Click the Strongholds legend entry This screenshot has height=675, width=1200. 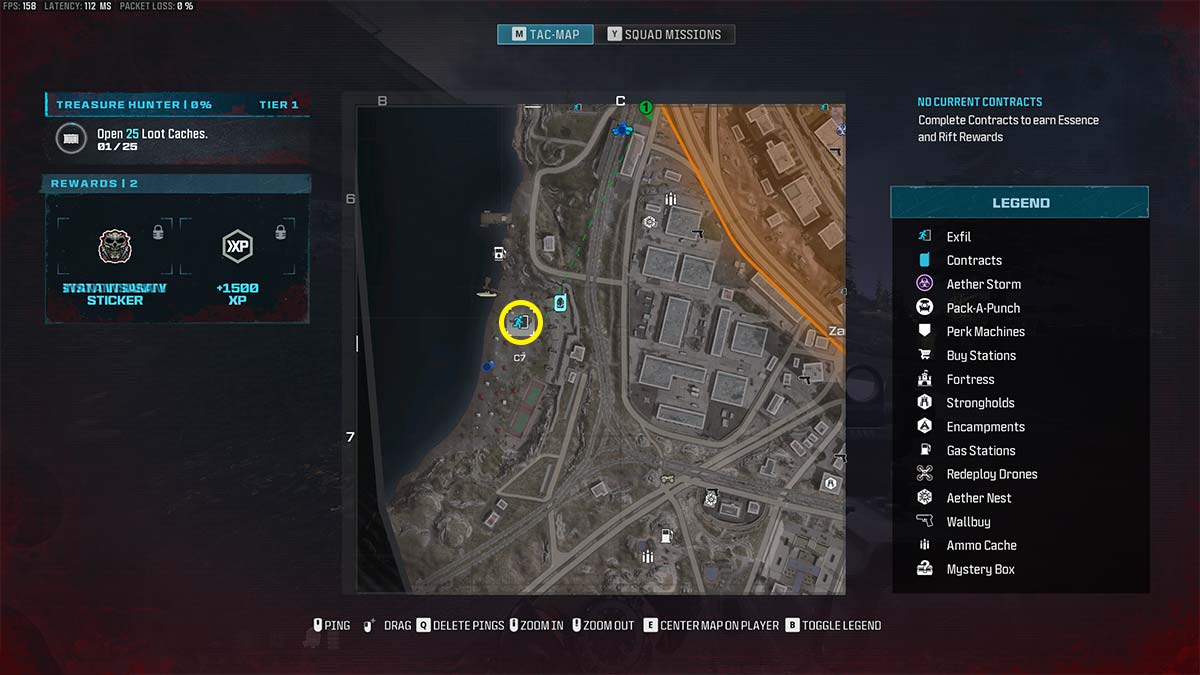(x=980, y=403)
